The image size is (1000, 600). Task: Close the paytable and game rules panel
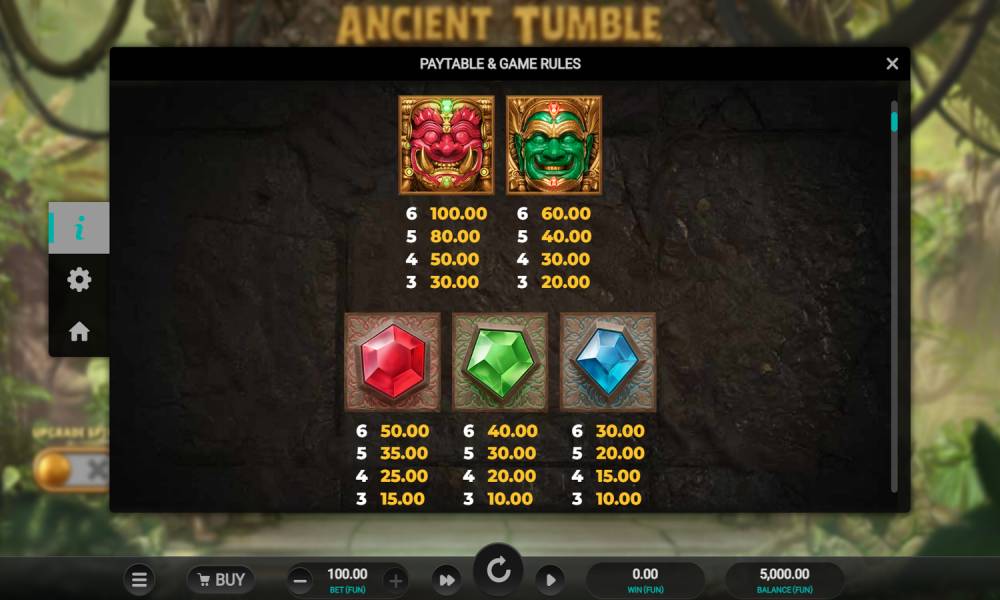coord(892,64)
